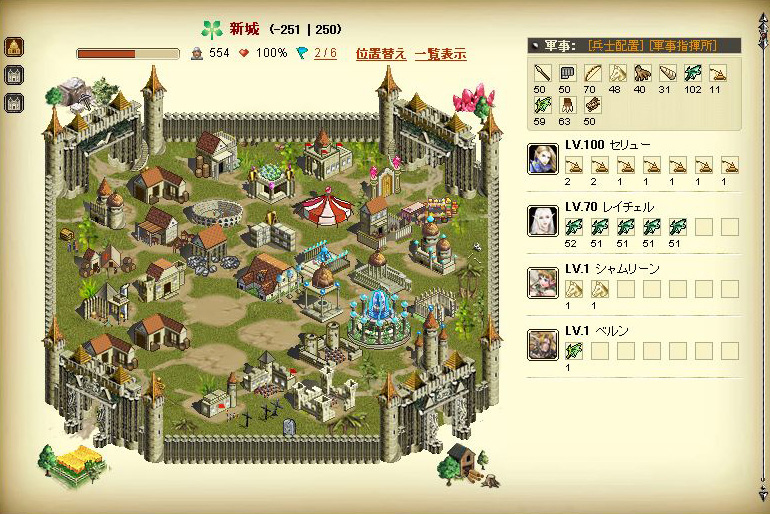This screenshot has height=514, width=770.
Task: Select the bow unit icon showing 70
Action: 591,72
